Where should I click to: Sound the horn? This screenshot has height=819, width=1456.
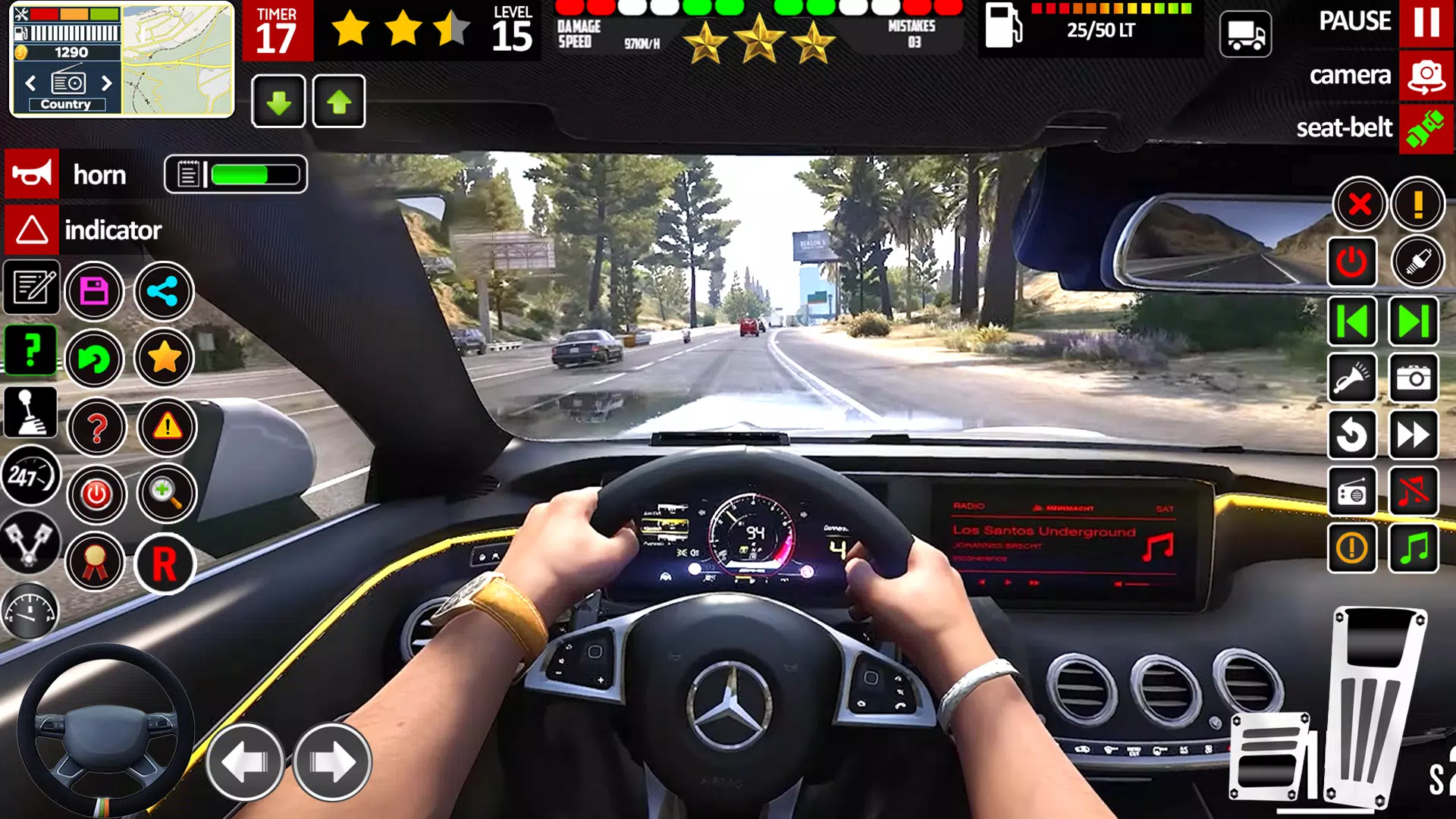32,174
